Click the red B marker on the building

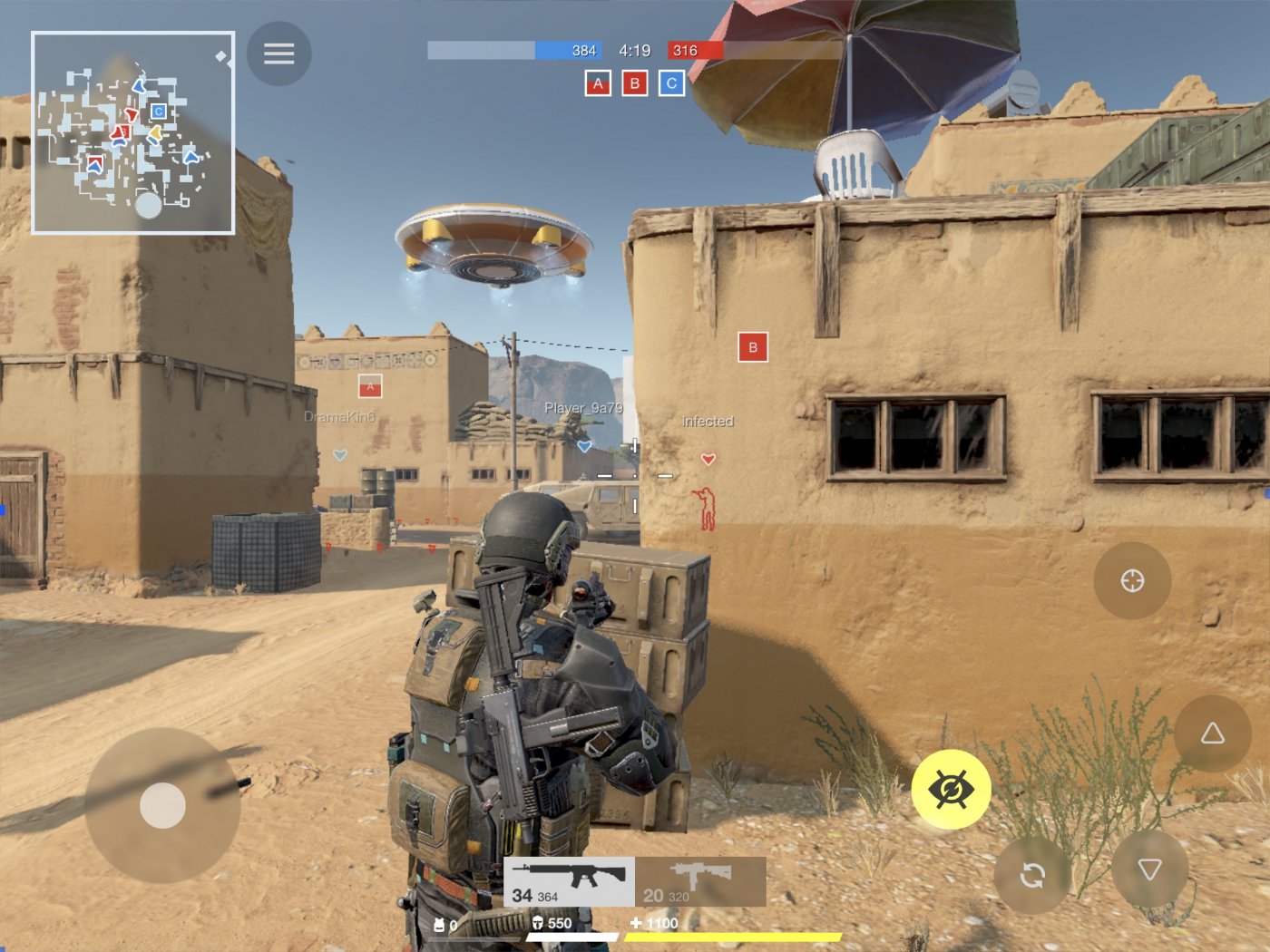(751, 346)
